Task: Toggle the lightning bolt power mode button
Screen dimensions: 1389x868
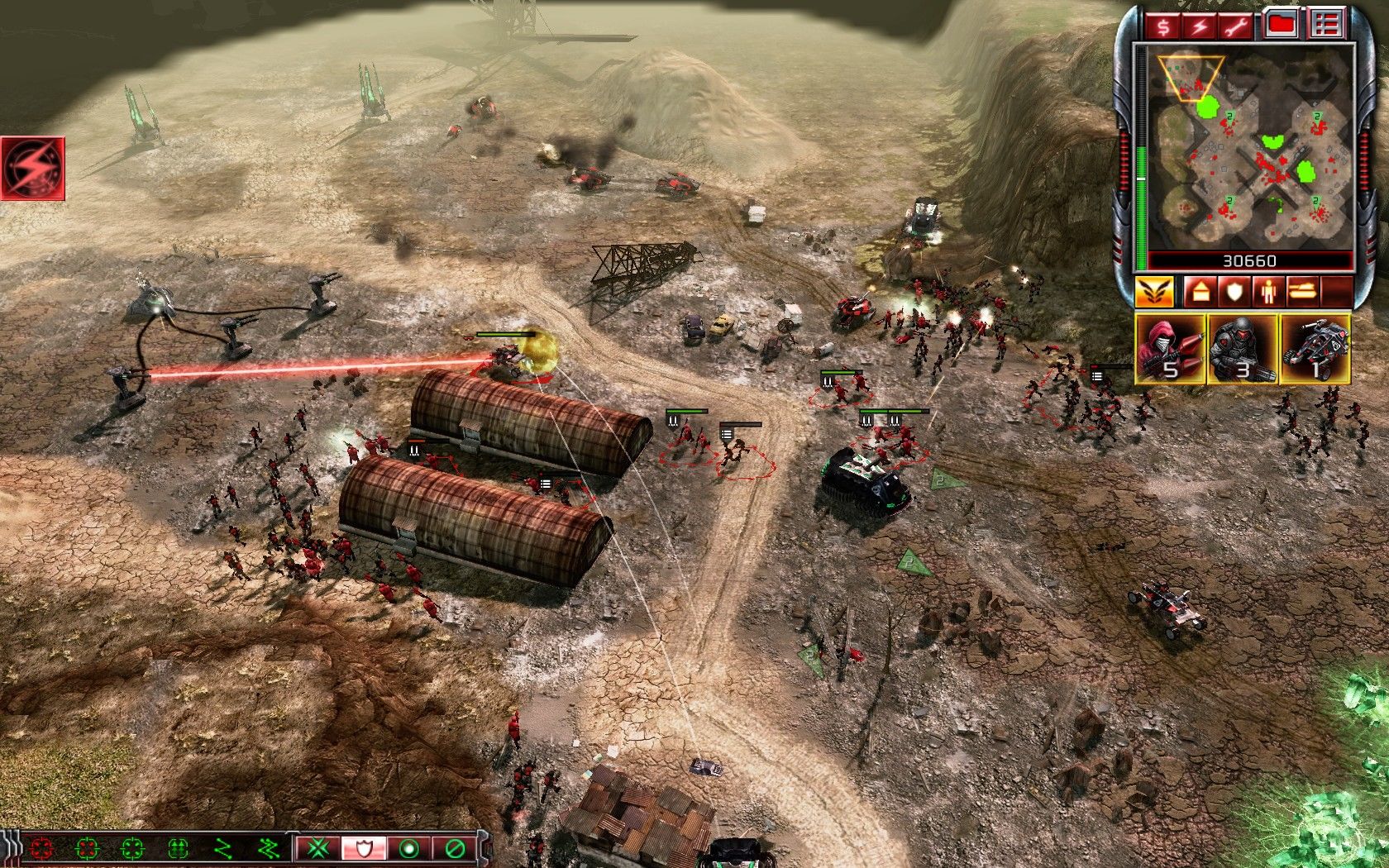Action: coord(1200,26)
